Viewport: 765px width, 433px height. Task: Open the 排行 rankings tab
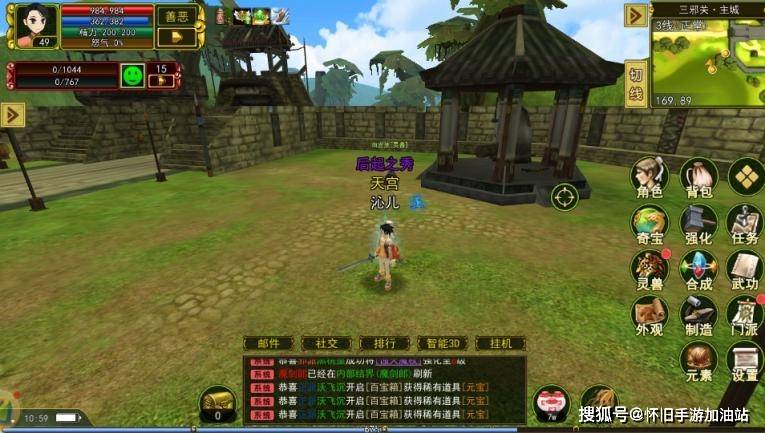pyautogui.click(x=384, y=343)
